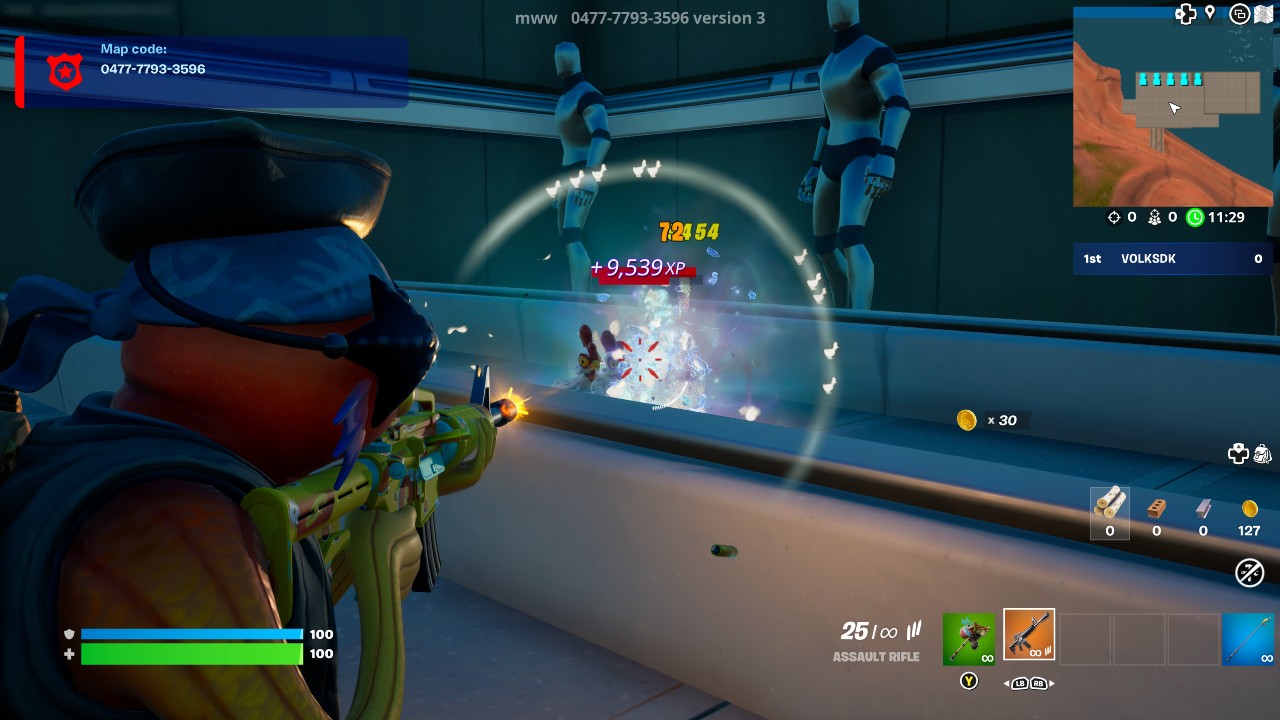The height and width of the screenshot is (720, 1280).
Task: Click the backpack inventory icon
Action: [1262, 455]
